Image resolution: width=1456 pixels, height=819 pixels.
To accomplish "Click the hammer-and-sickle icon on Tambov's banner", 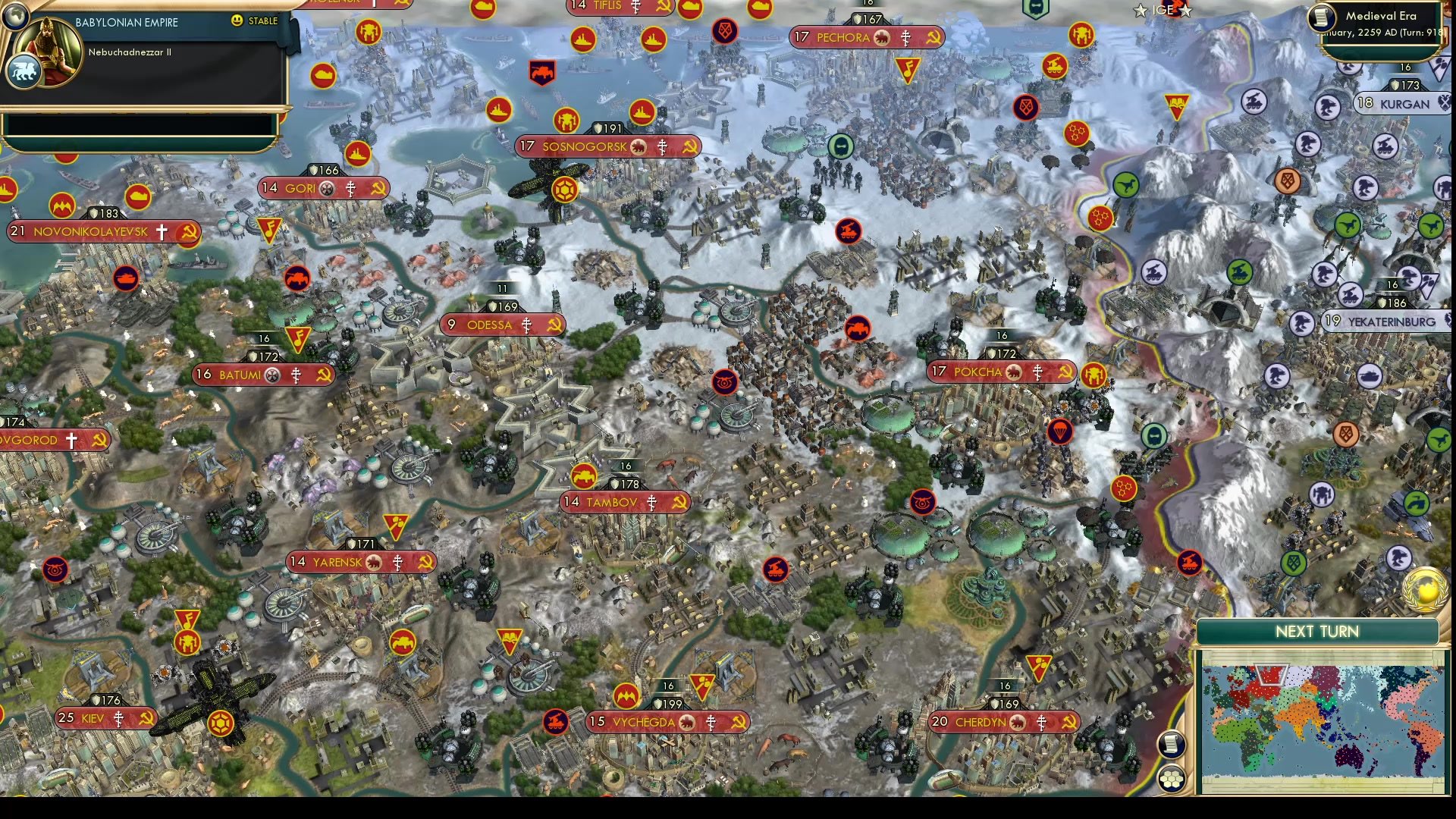I will click(679, 501).
